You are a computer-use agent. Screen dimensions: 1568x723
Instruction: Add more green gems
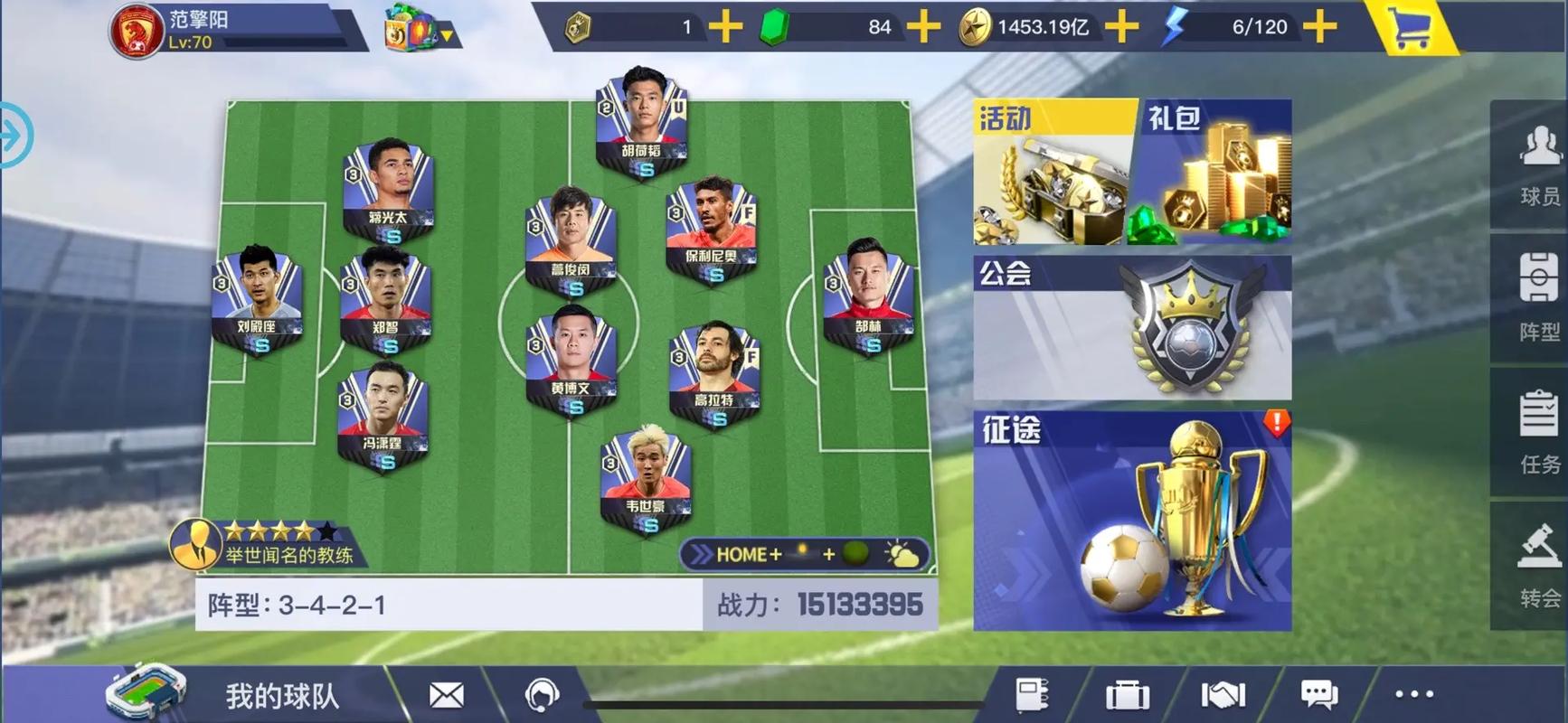click(923, 27)
